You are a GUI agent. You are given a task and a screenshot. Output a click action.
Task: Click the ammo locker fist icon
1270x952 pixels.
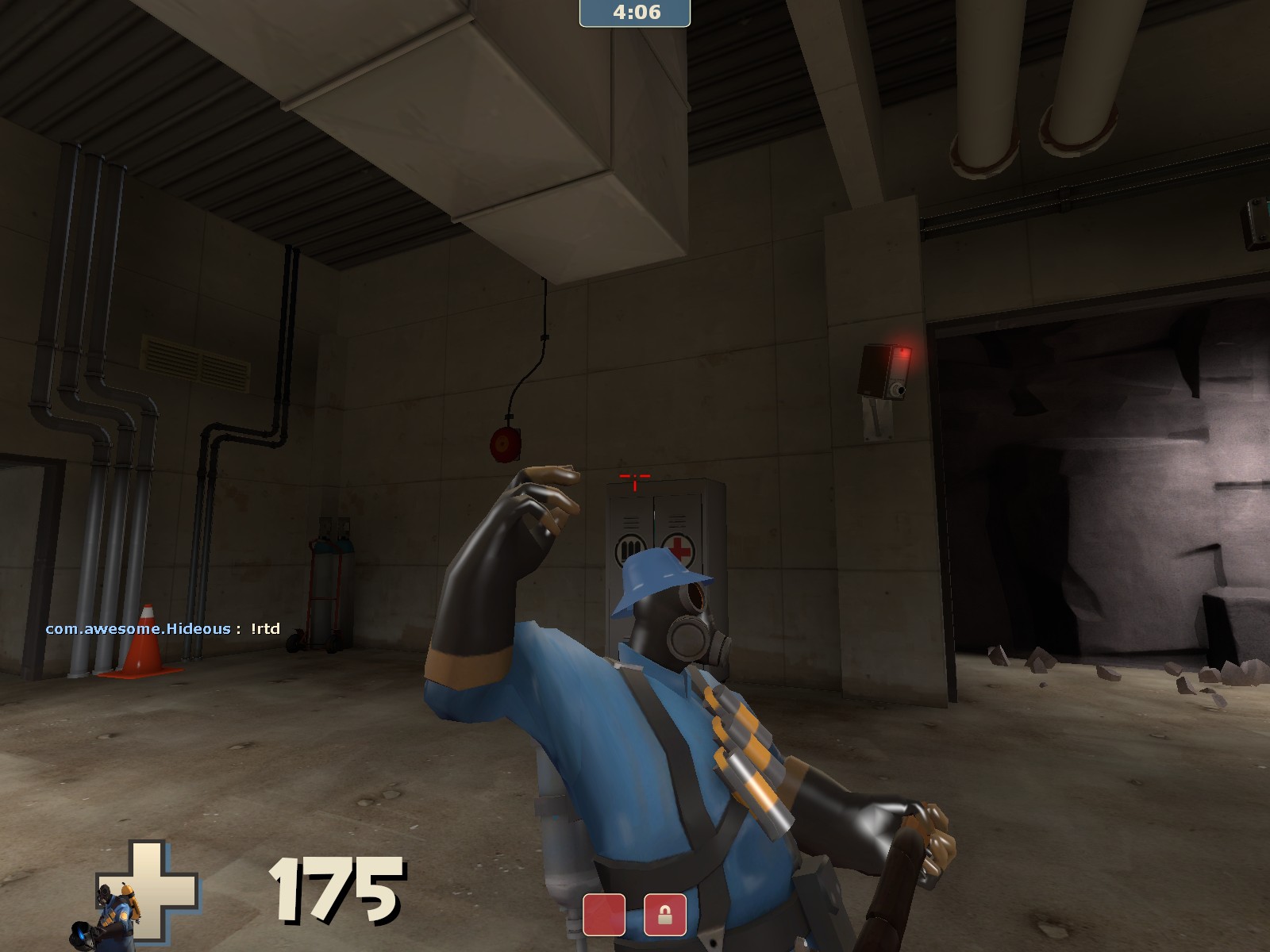click(631, 547)
